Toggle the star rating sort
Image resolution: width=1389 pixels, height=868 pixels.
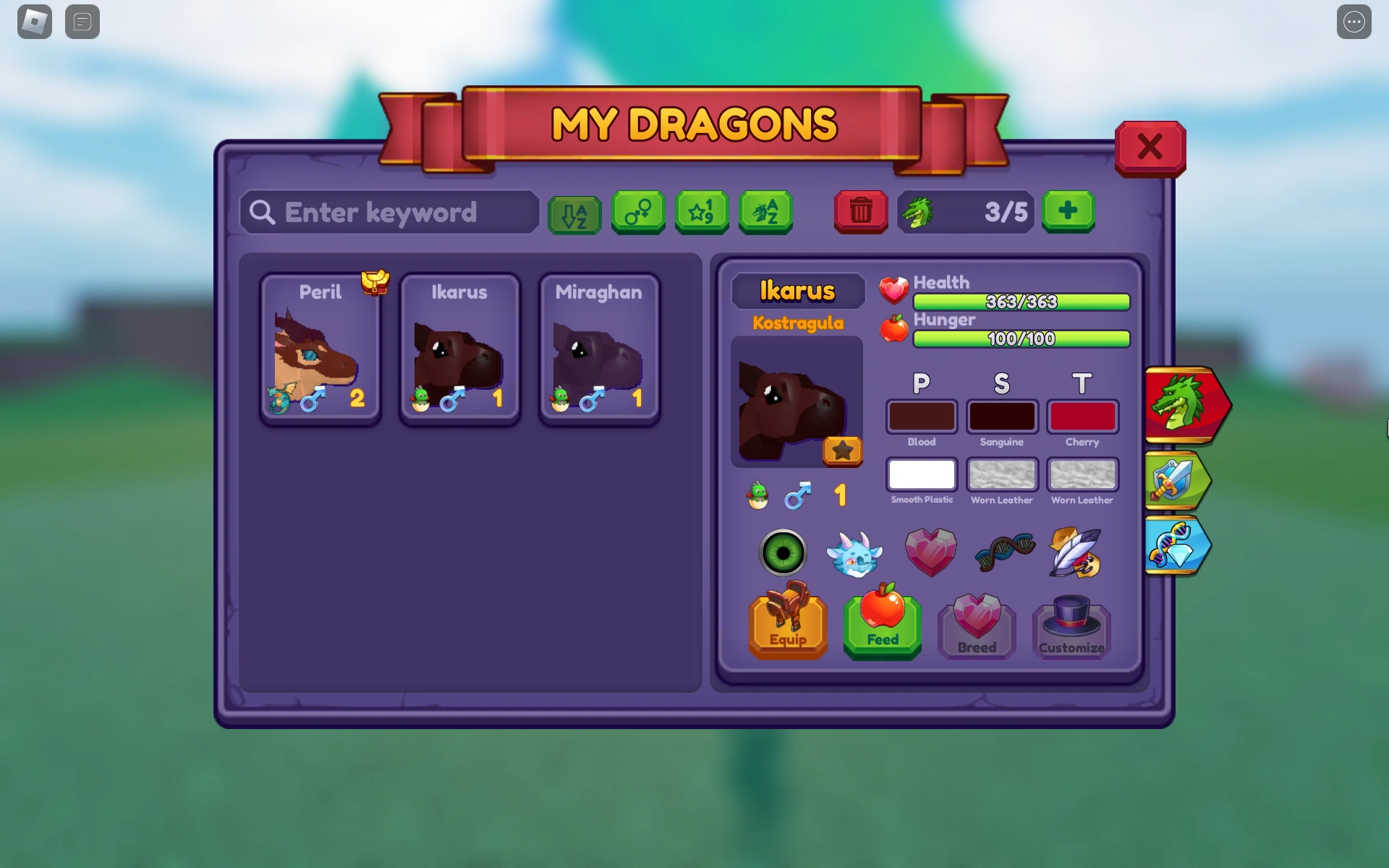click(701, 212)
